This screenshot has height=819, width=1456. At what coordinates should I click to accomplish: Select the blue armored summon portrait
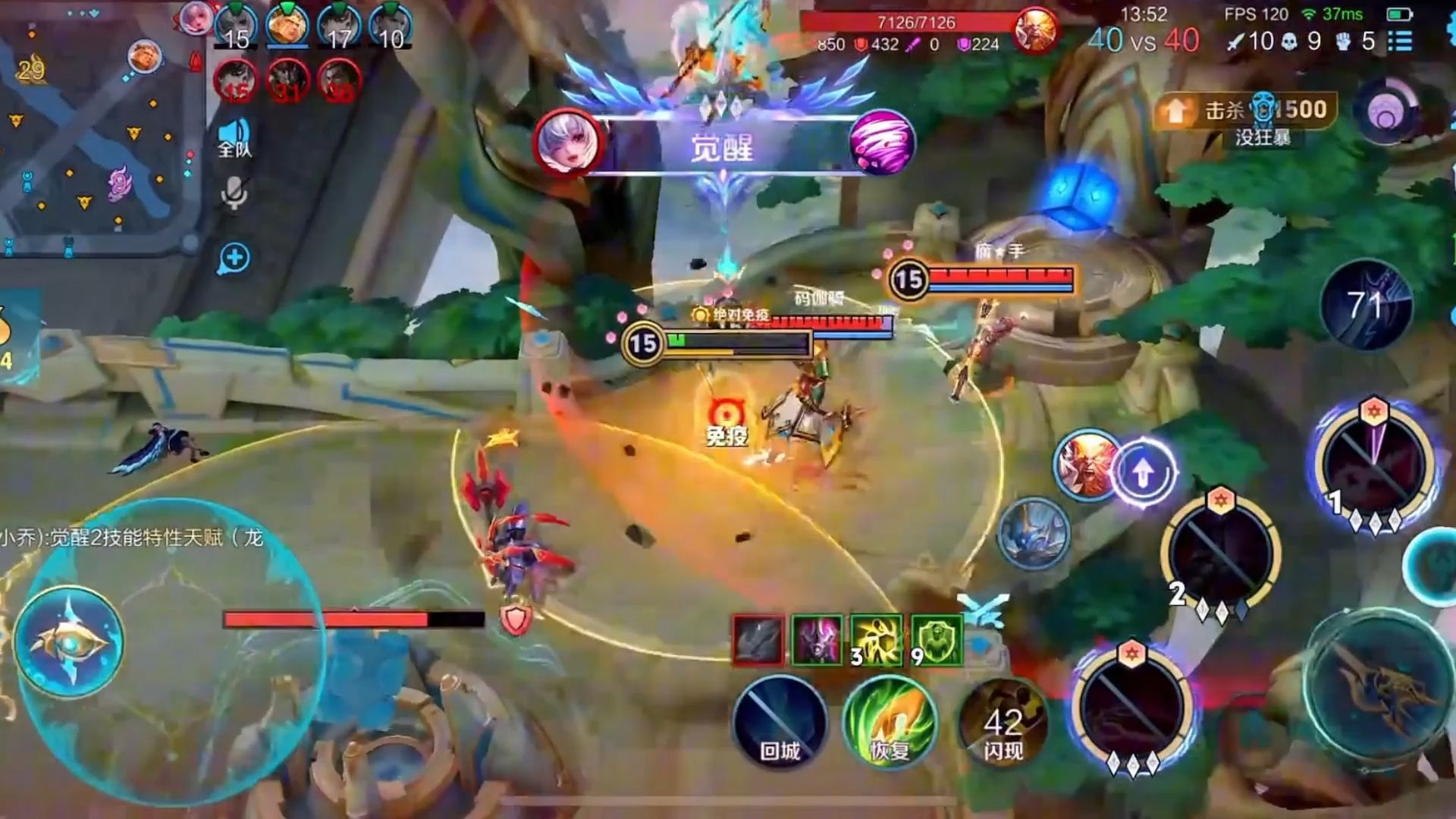coord(1033,532)
